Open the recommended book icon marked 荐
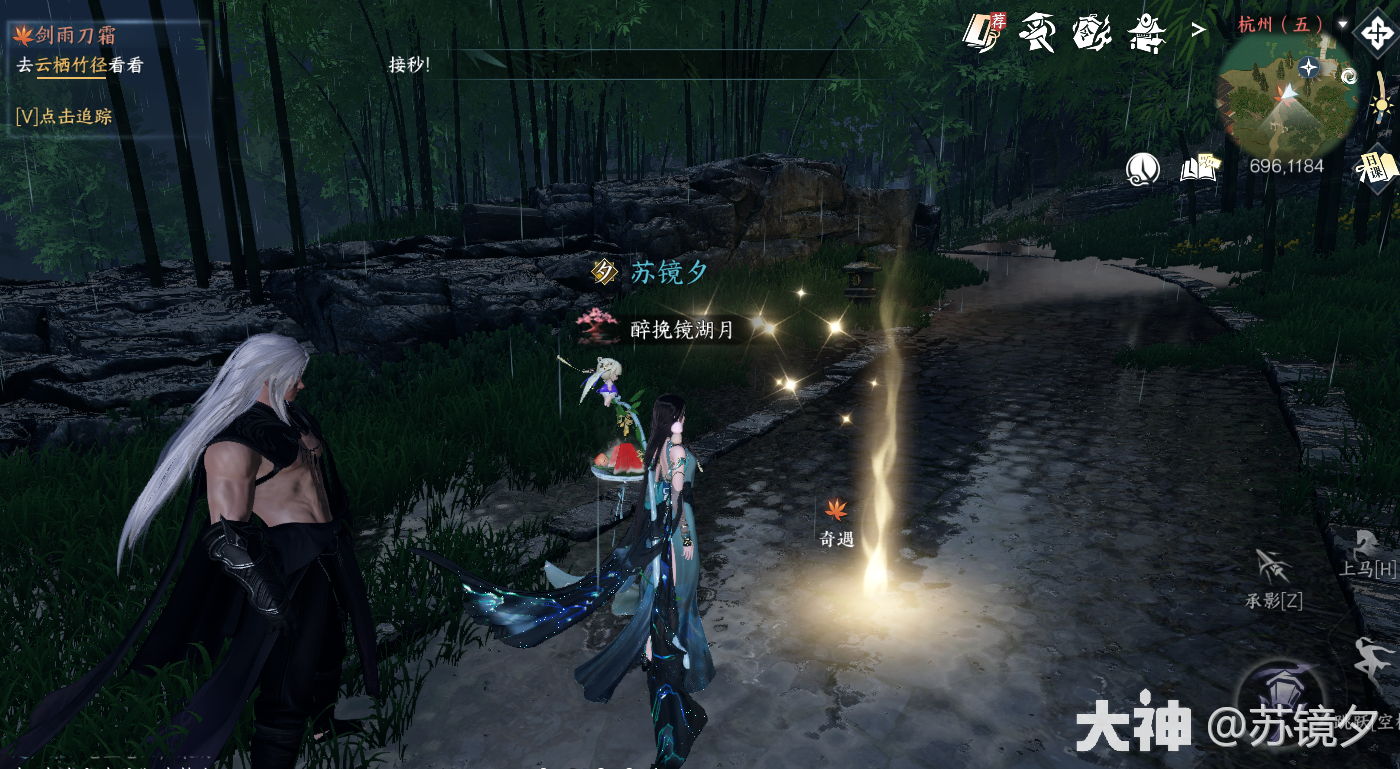Image resolution: width=1400 pixels, height=769 pixels. [983, 32]
